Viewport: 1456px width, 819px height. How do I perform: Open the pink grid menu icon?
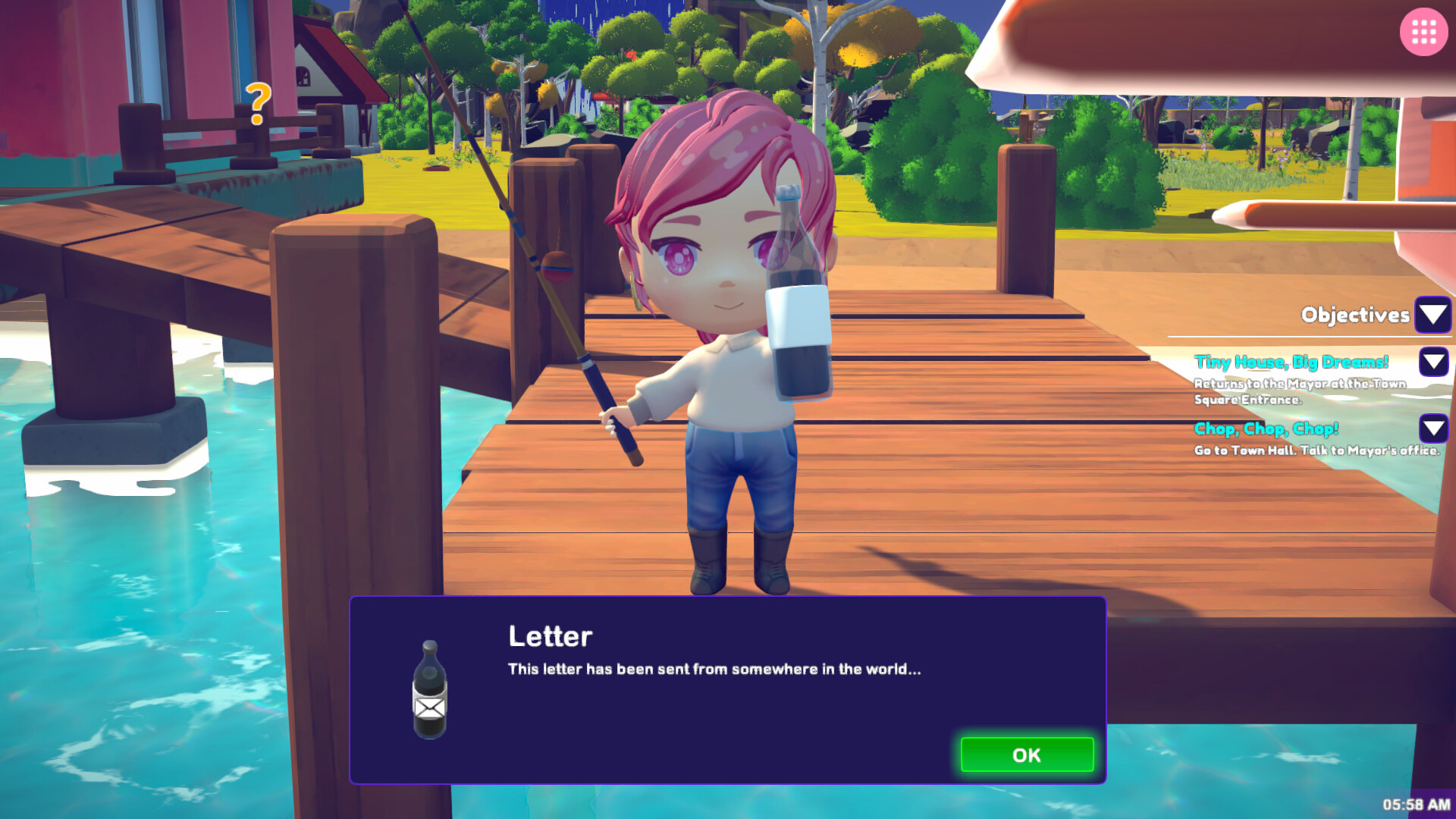pos(1423,33)
